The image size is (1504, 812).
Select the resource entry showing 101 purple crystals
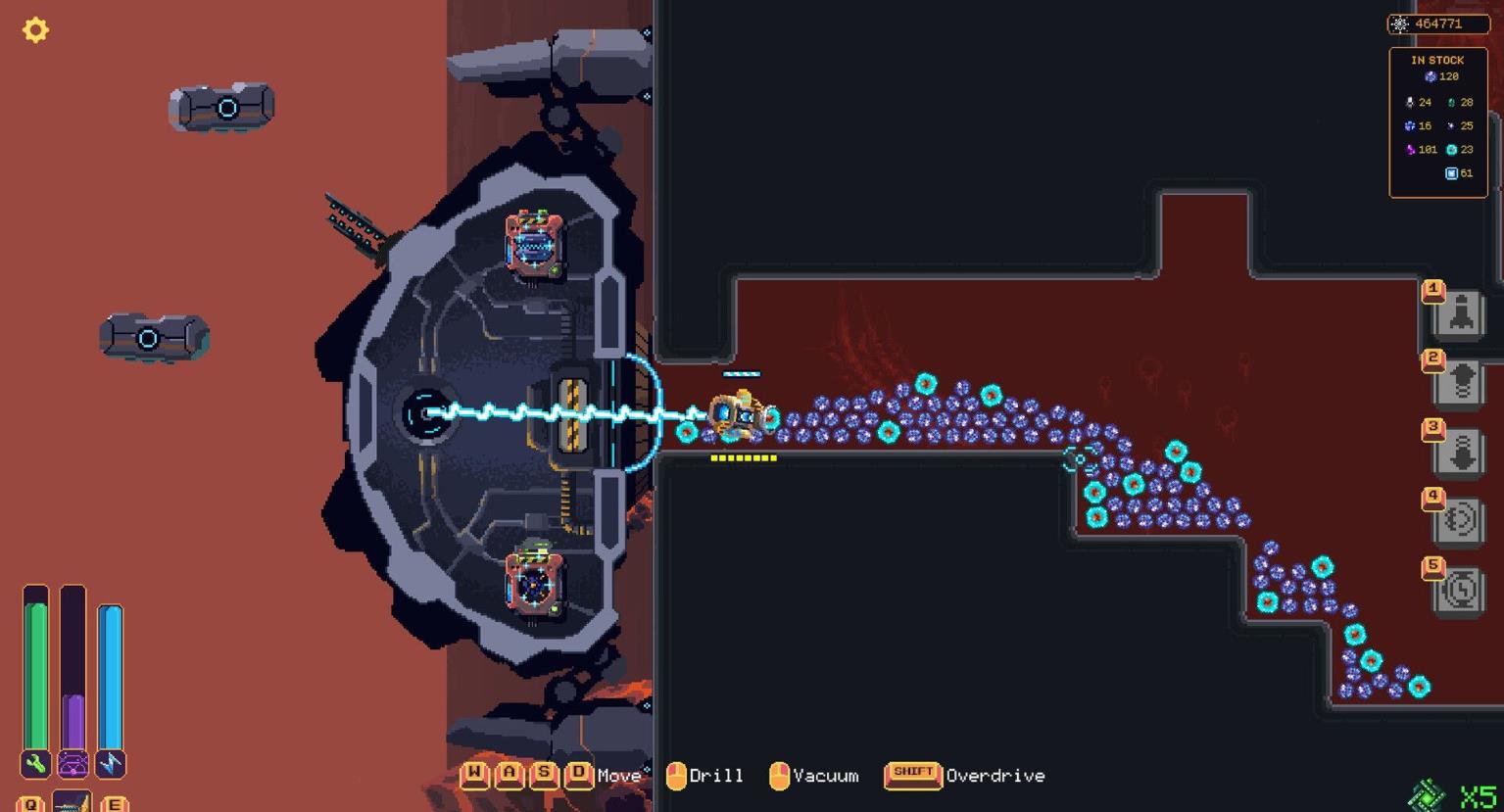pyautogui.click(x=1420, y=149)
